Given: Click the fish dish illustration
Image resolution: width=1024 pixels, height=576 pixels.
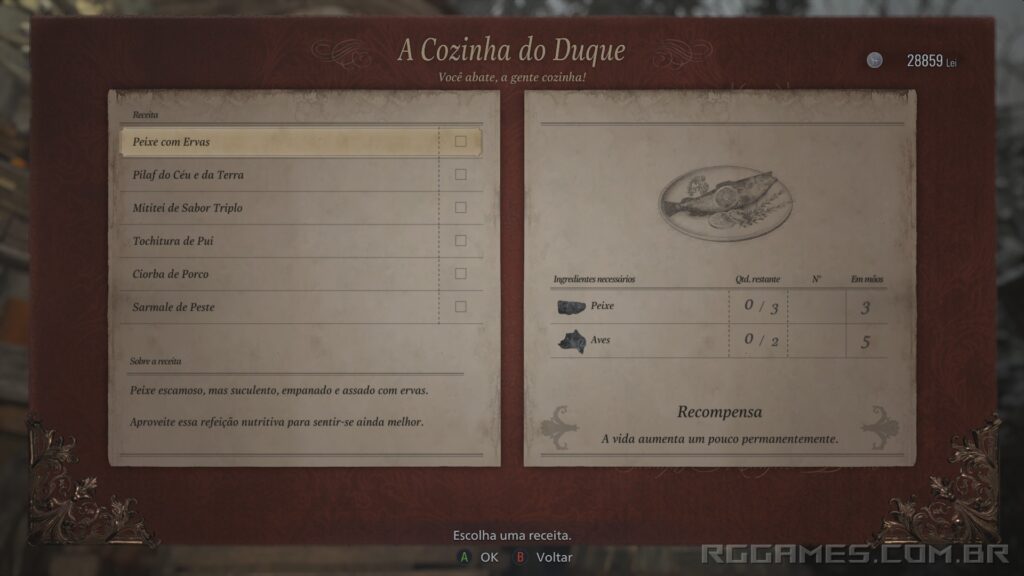Looking at the screenshot, I should tap(725, 202).
